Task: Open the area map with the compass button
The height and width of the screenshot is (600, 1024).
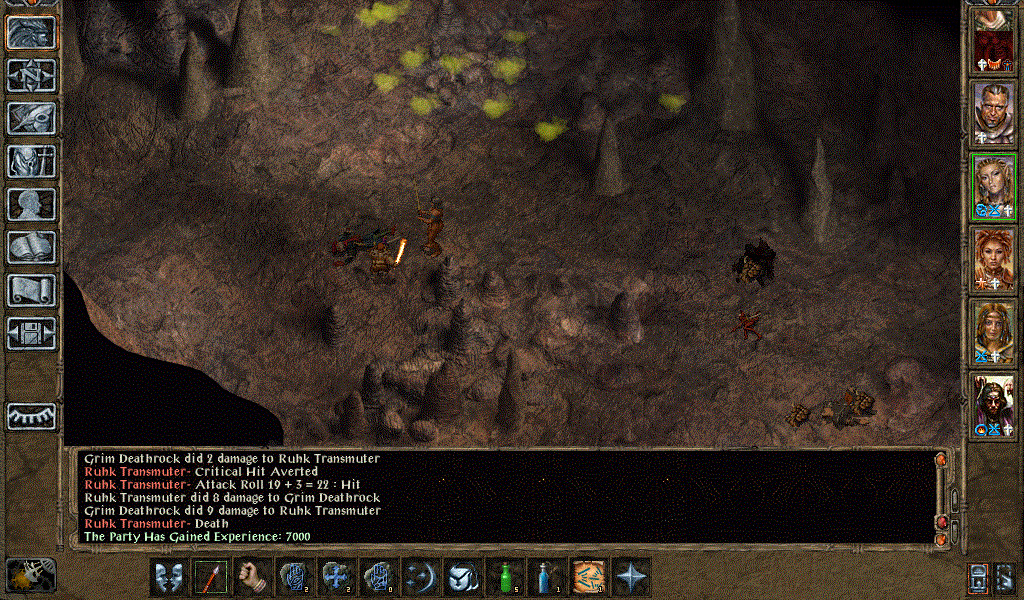Action: click(32, 75)
